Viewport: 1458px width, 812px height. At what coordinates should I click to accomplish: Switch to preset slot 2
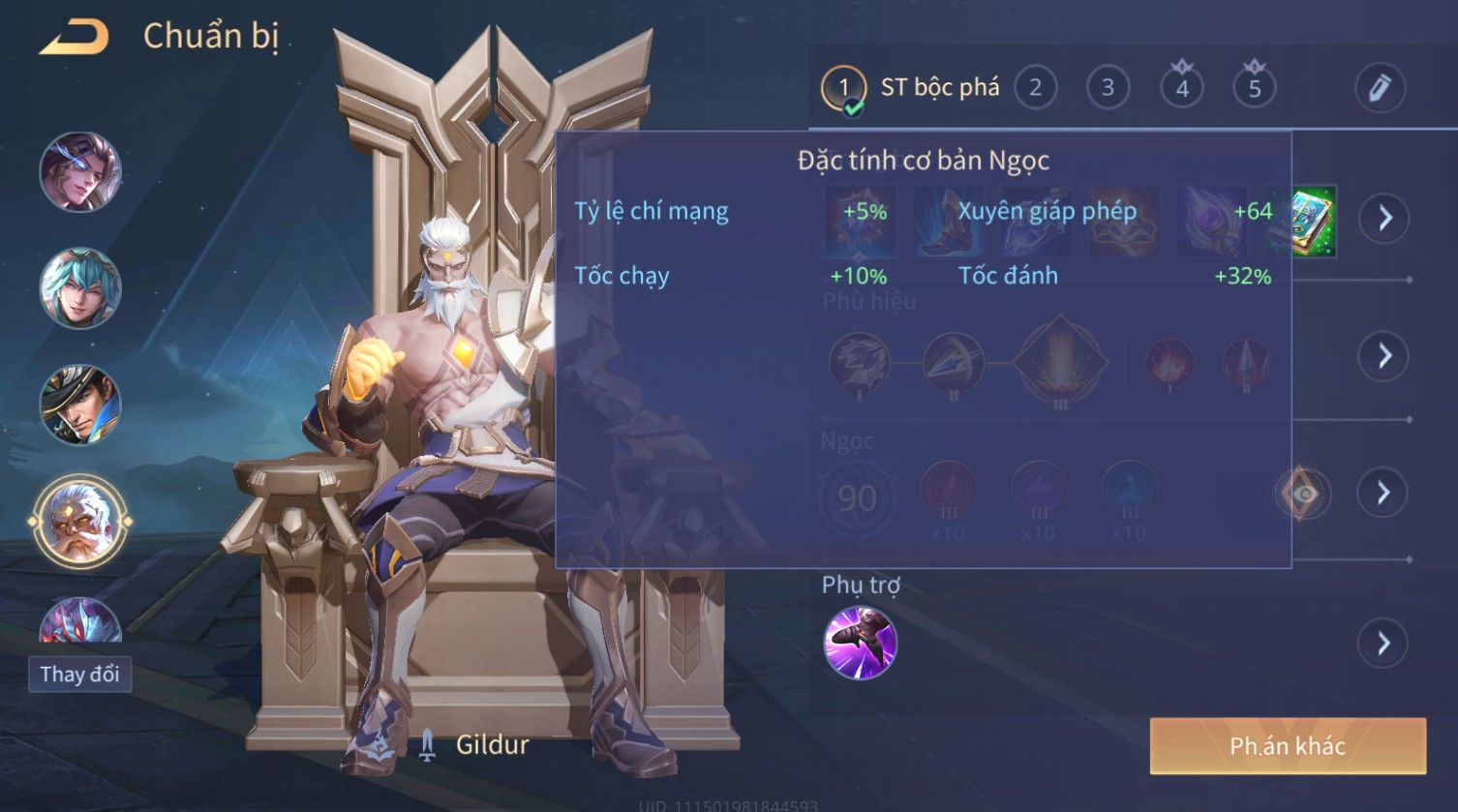pos(1035,88)
